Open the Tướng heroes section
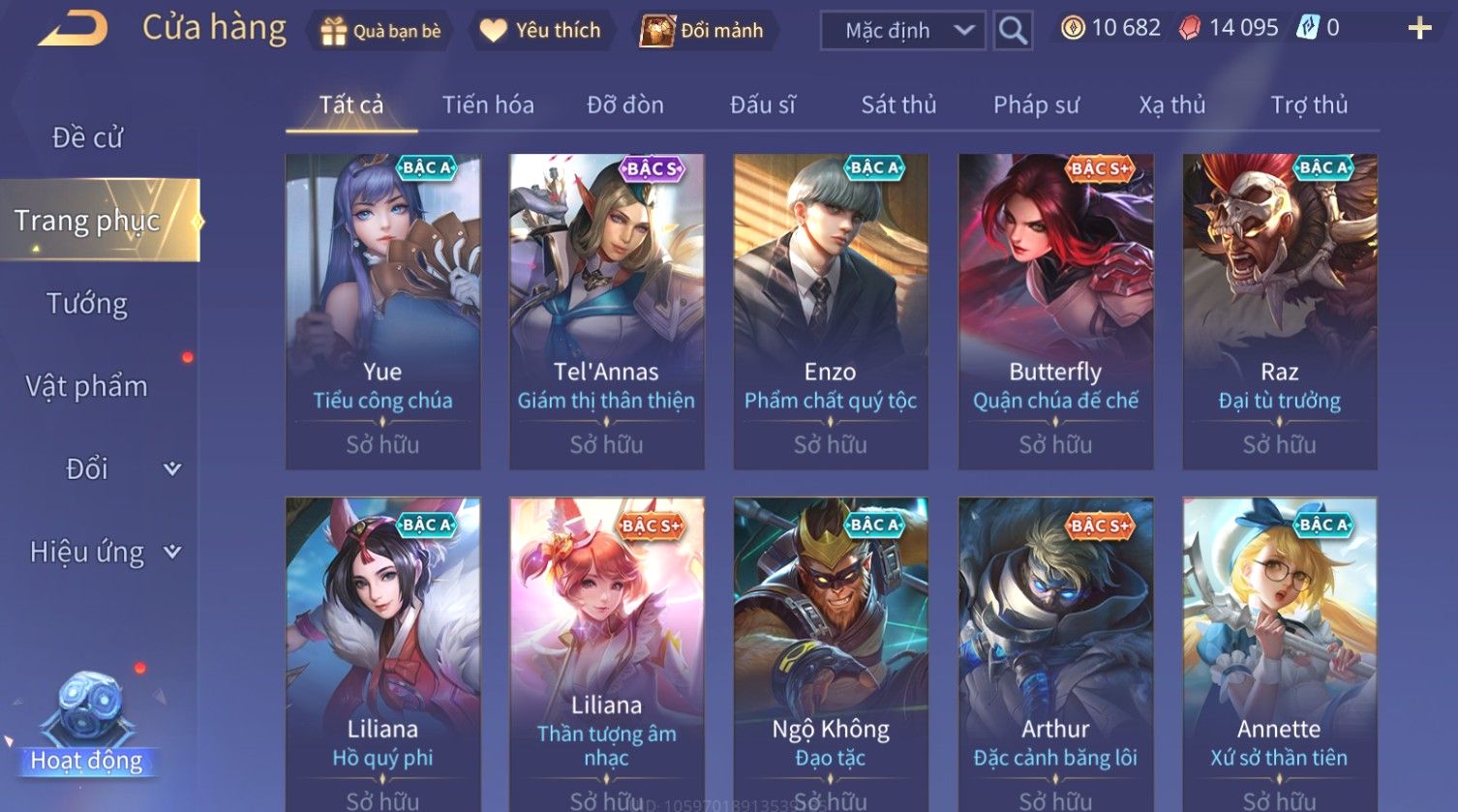Image resolution: width=1458 pixels, height=812 pixels. pos(87,304)
